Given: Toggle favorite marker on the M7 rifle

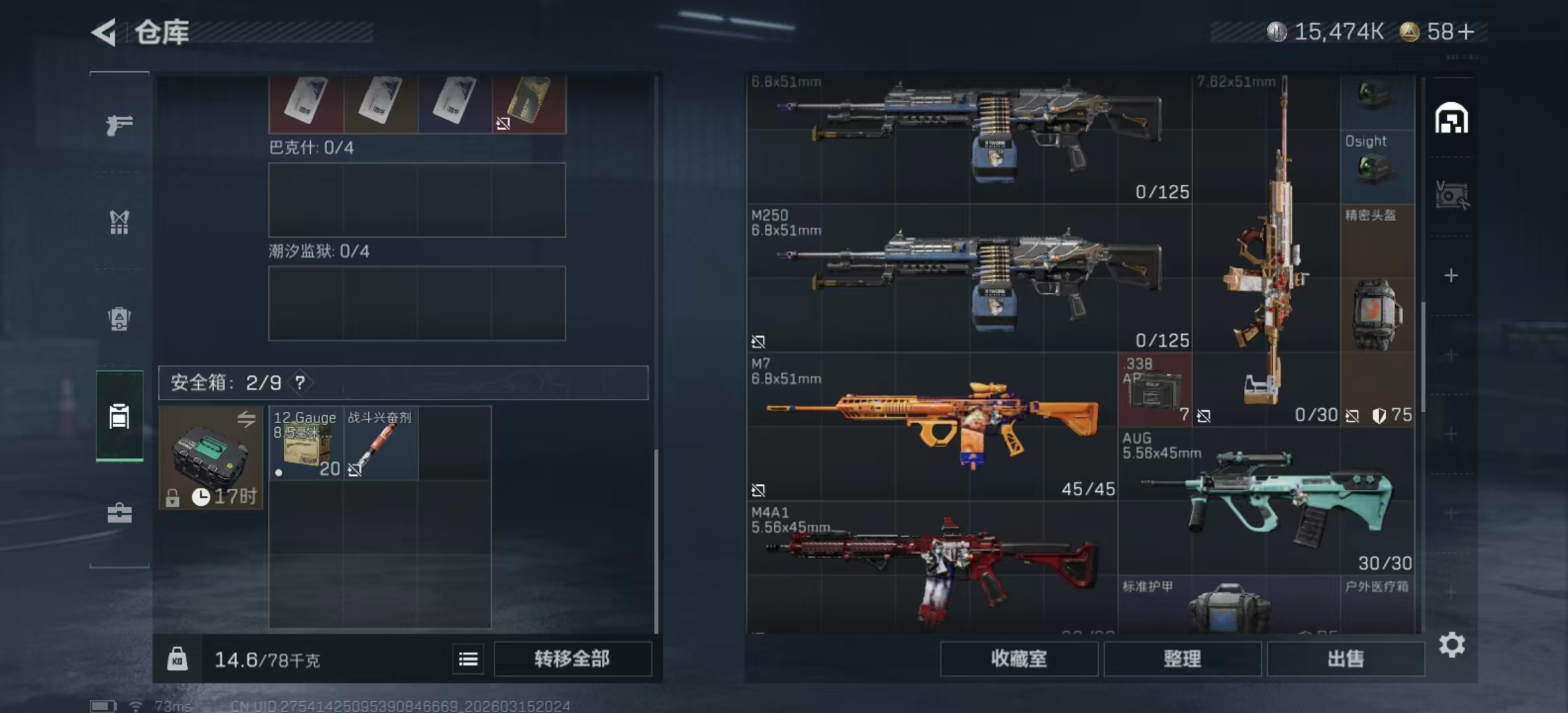Looking at the screenshot, I should 758,491.
